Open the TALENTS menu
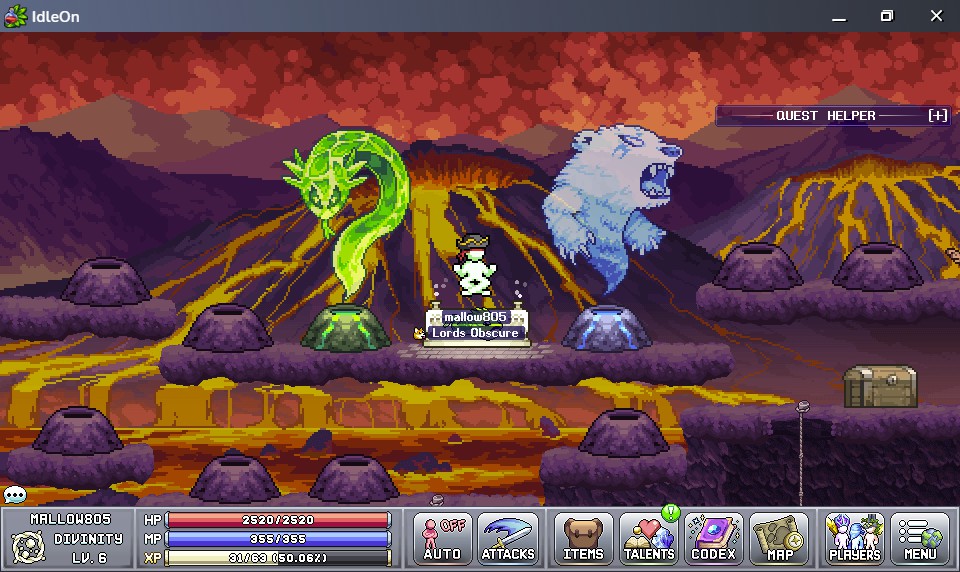The image size is (960, 572). click(649, 538)
